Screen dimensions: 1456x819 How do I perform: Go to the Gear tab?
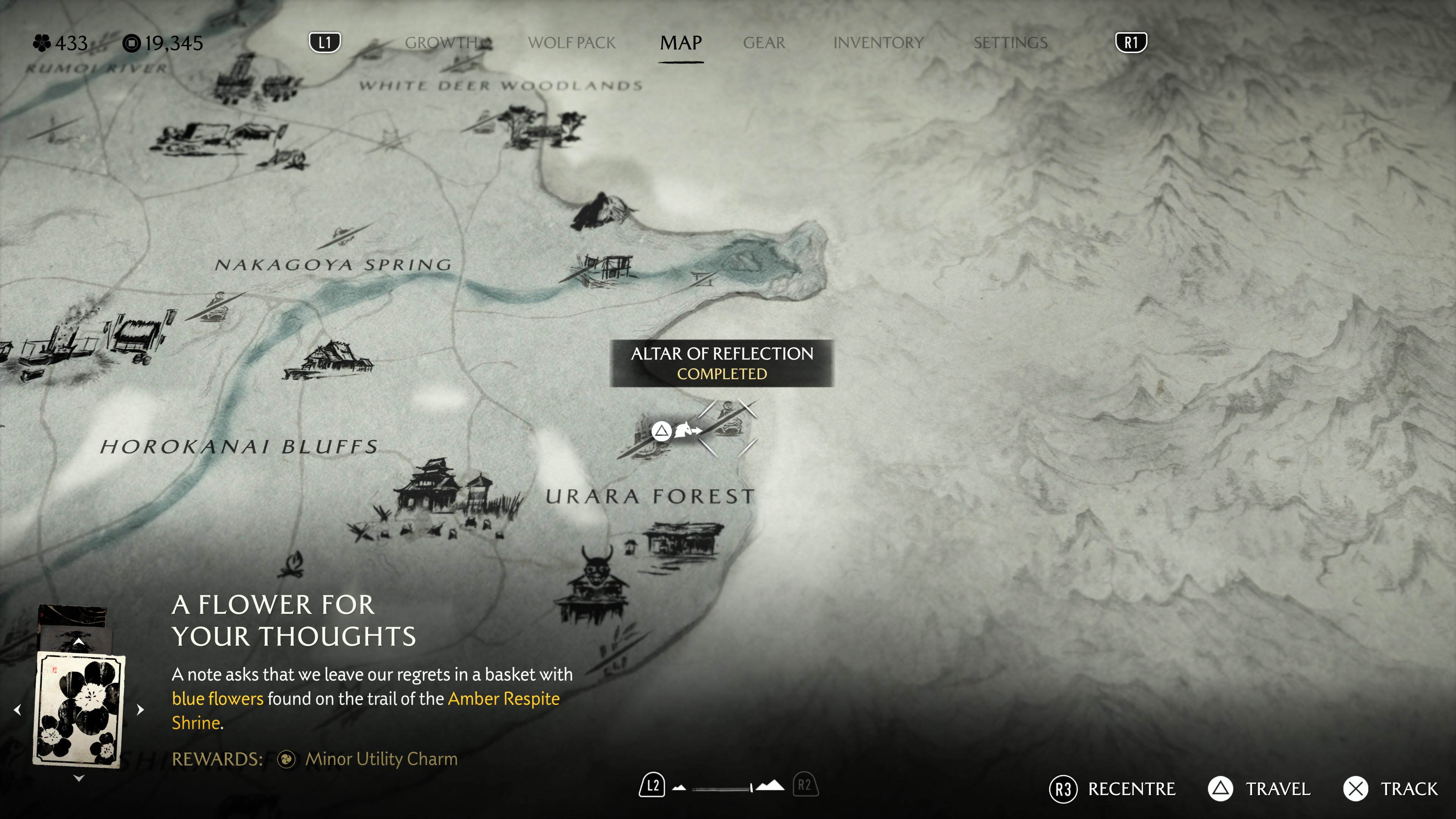(x=764, y=43)
